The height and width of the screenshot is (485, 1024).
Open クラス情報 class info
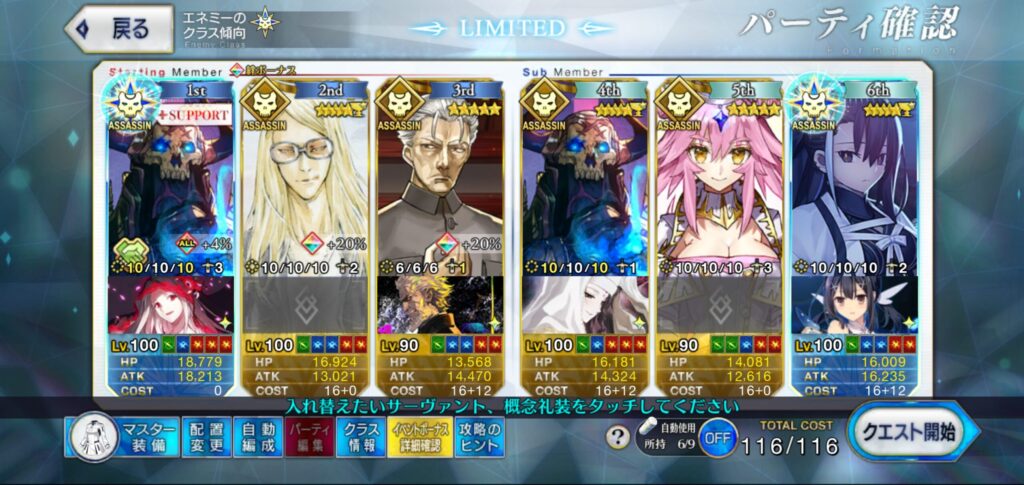click(x=360, y=437)
